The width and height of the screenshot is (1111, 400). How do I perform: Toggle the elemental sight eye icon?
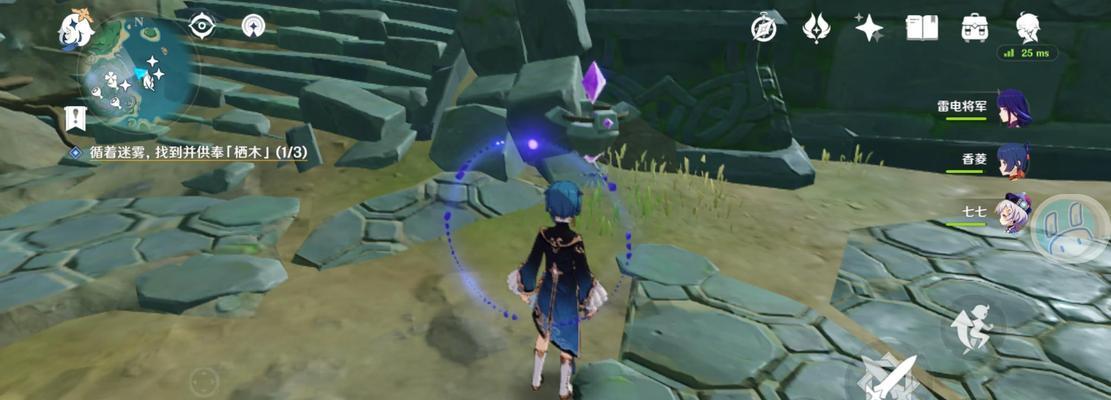click(x=202, y=26)
